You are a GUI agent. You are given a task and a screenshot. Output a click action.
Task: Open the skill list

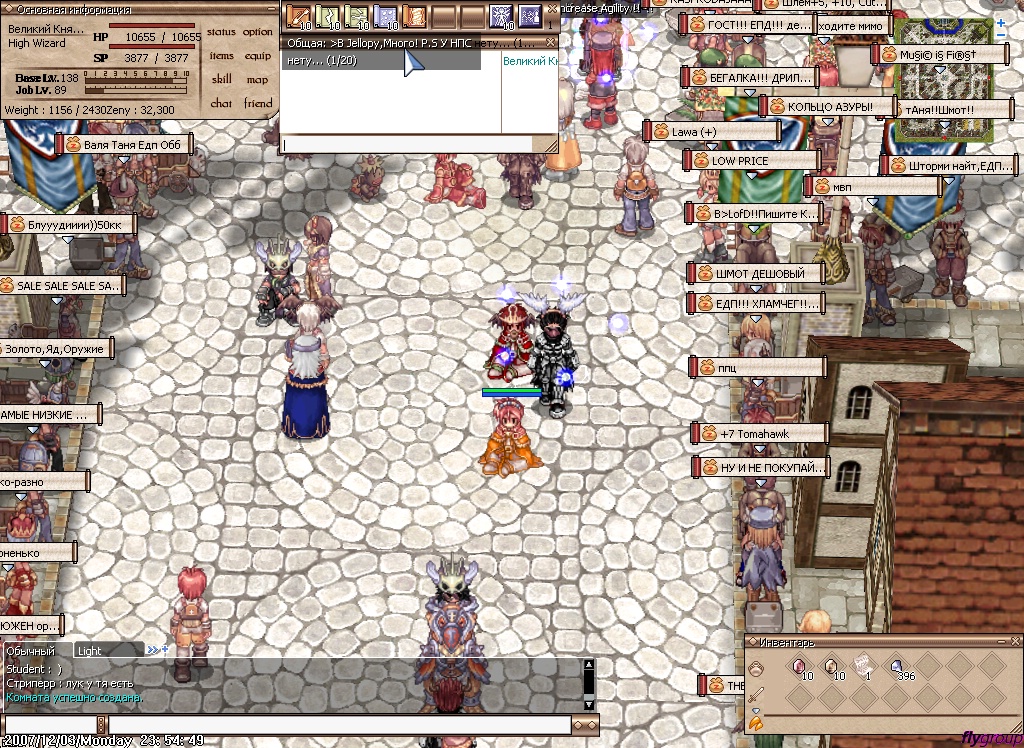[x=221, y=80]
